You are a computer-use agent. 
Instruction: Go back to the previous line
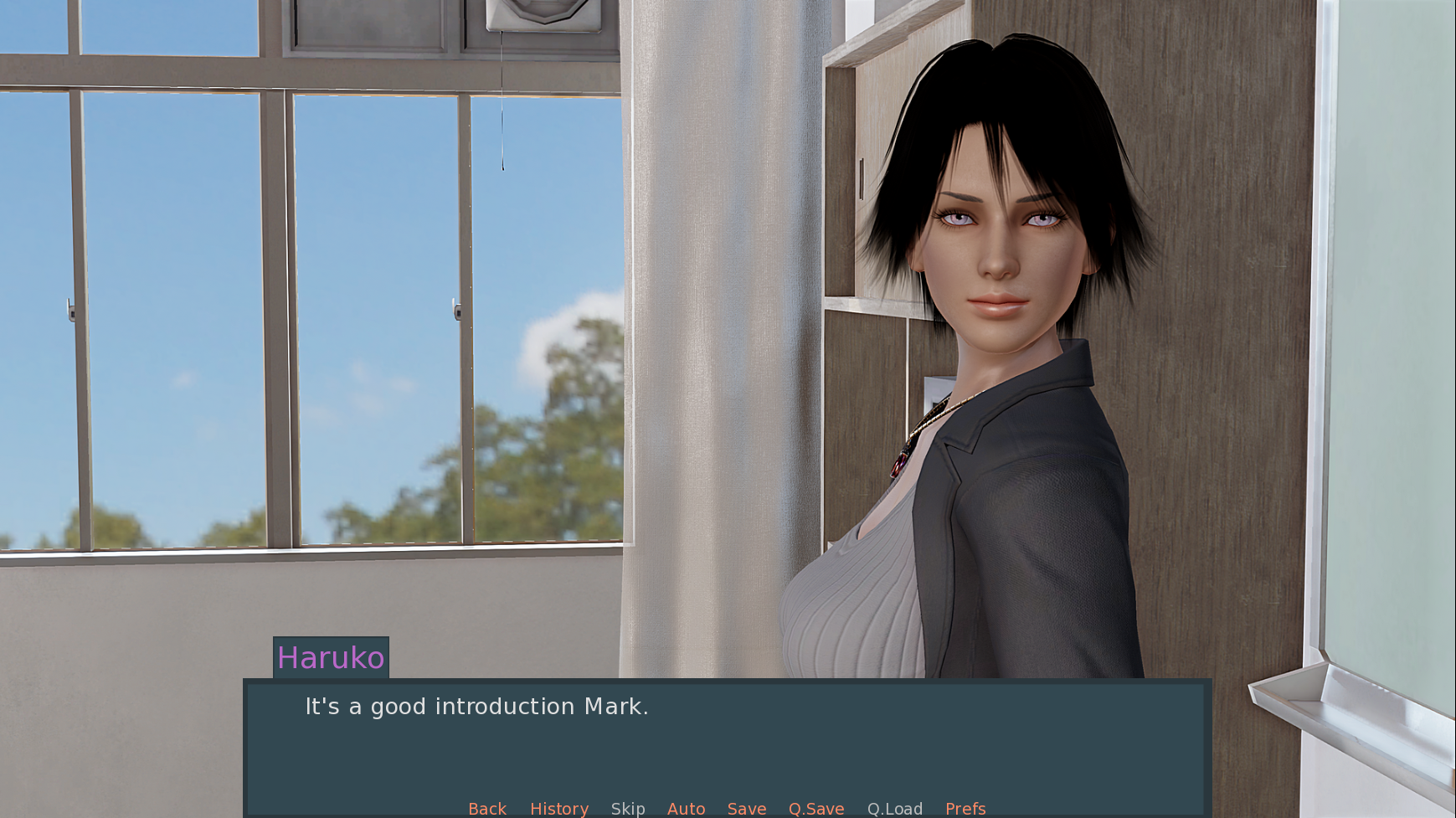[487, 808]
